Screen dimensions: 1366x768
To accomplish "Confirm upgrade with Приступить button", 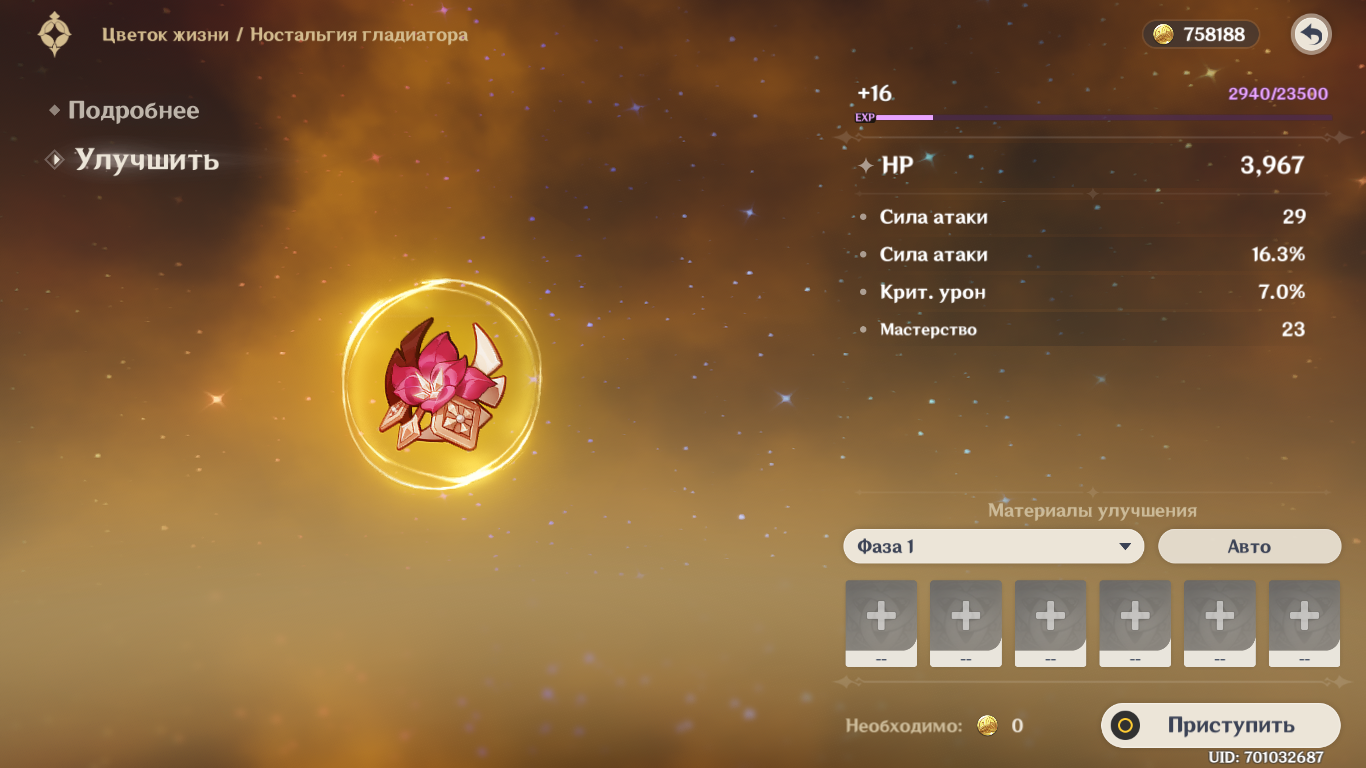I will [x=1220, y=726].
